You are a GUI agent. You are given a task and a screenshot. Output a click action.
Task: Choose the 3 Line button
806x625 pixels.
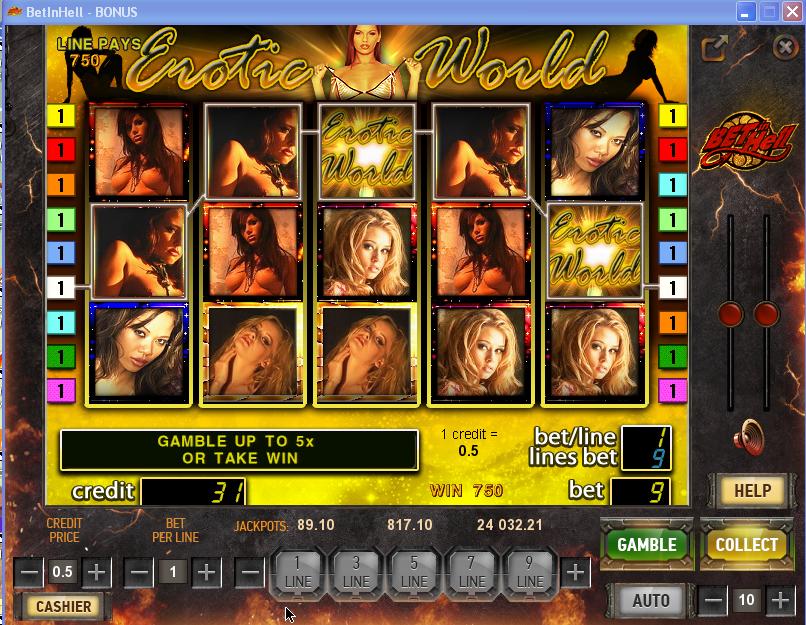tap(356, 573)
